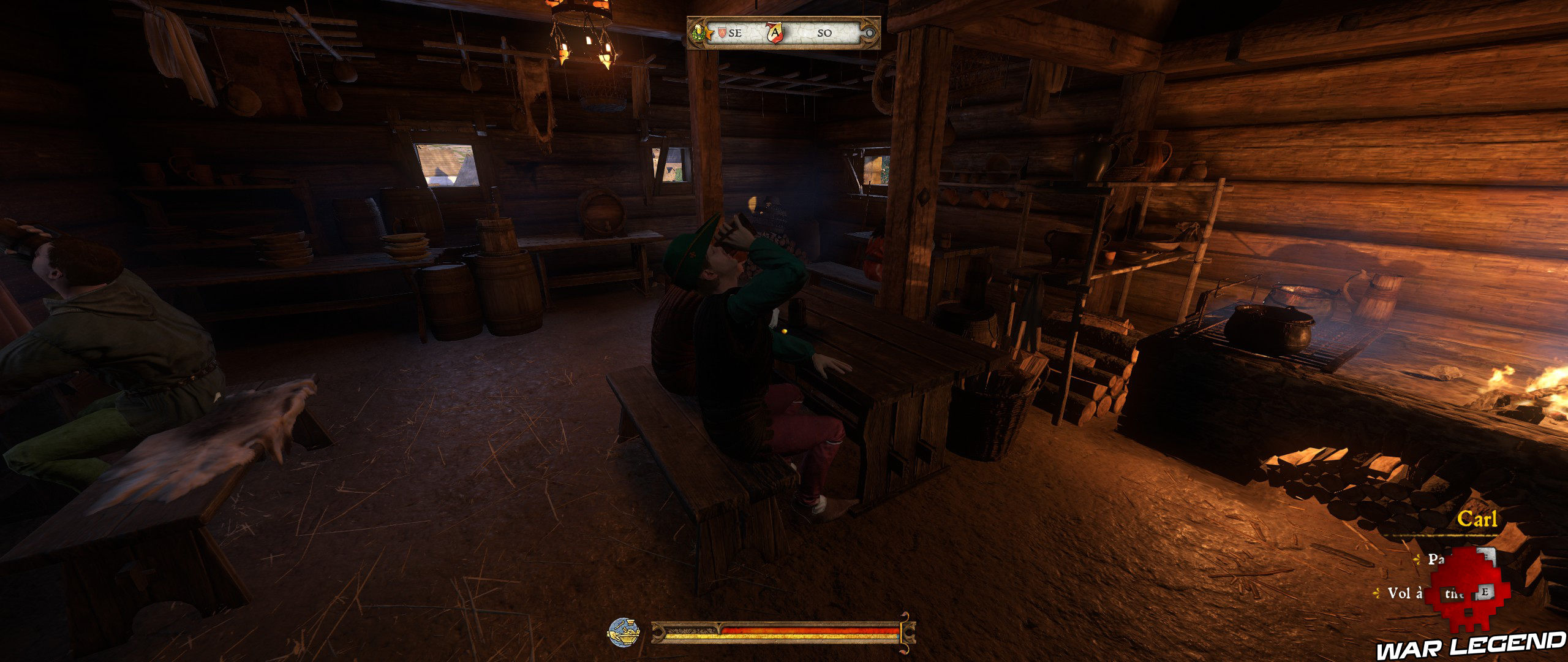Viewport: 1568px width, 662px height.
Task: Click the SO direction label on the compass
Action: point(823,32)
